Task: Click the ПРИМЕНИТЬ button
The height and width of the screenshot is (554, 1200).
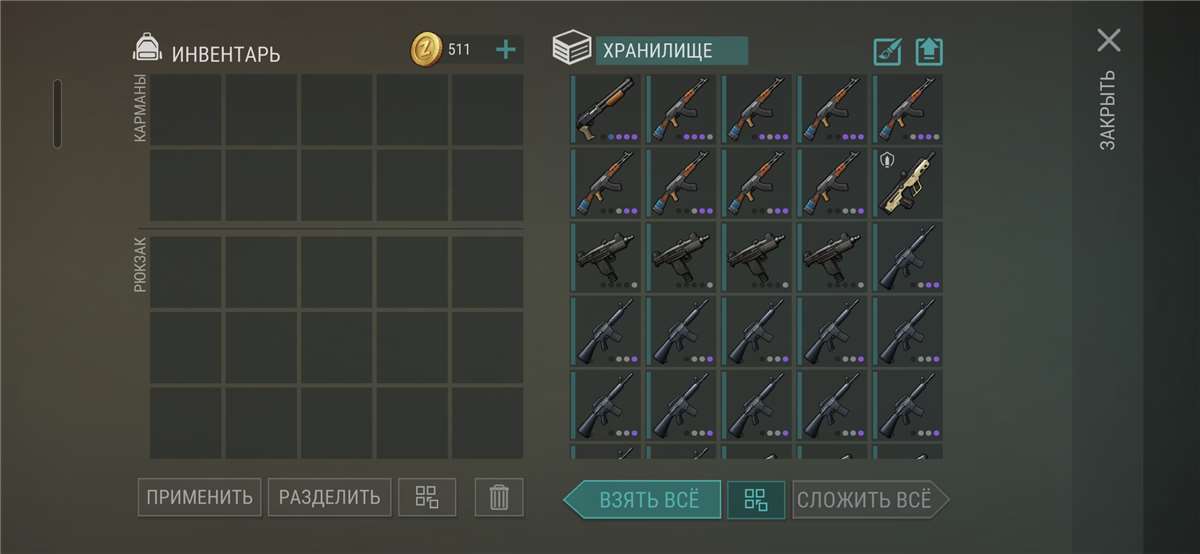Action: point(199,497)
